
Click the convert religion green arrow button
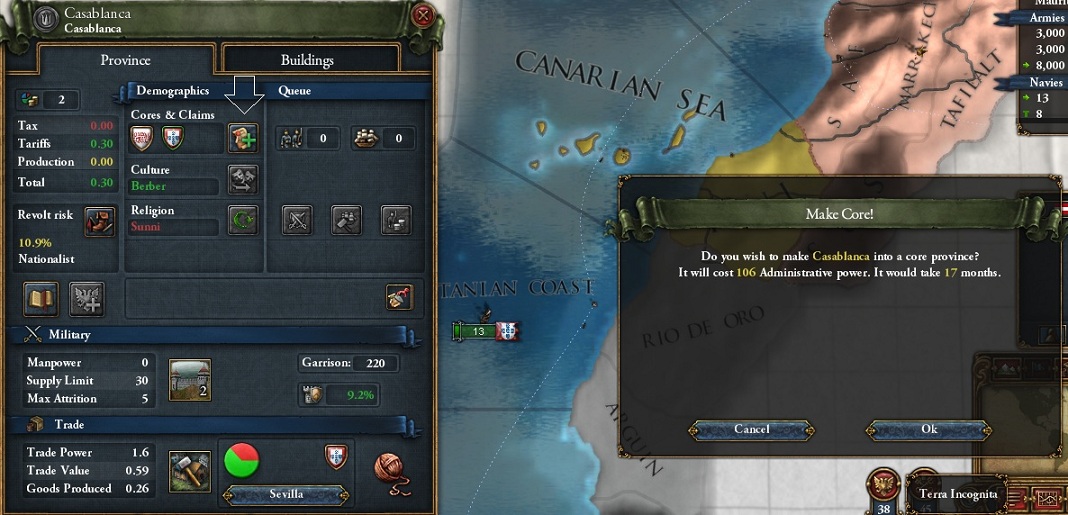tap(242, 220)
